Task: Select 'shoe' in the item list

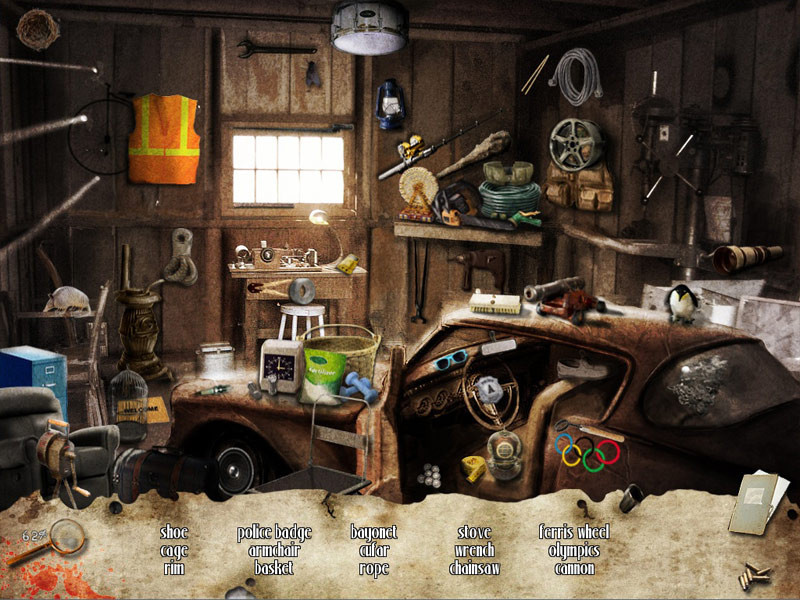Action: pos(174,532)
